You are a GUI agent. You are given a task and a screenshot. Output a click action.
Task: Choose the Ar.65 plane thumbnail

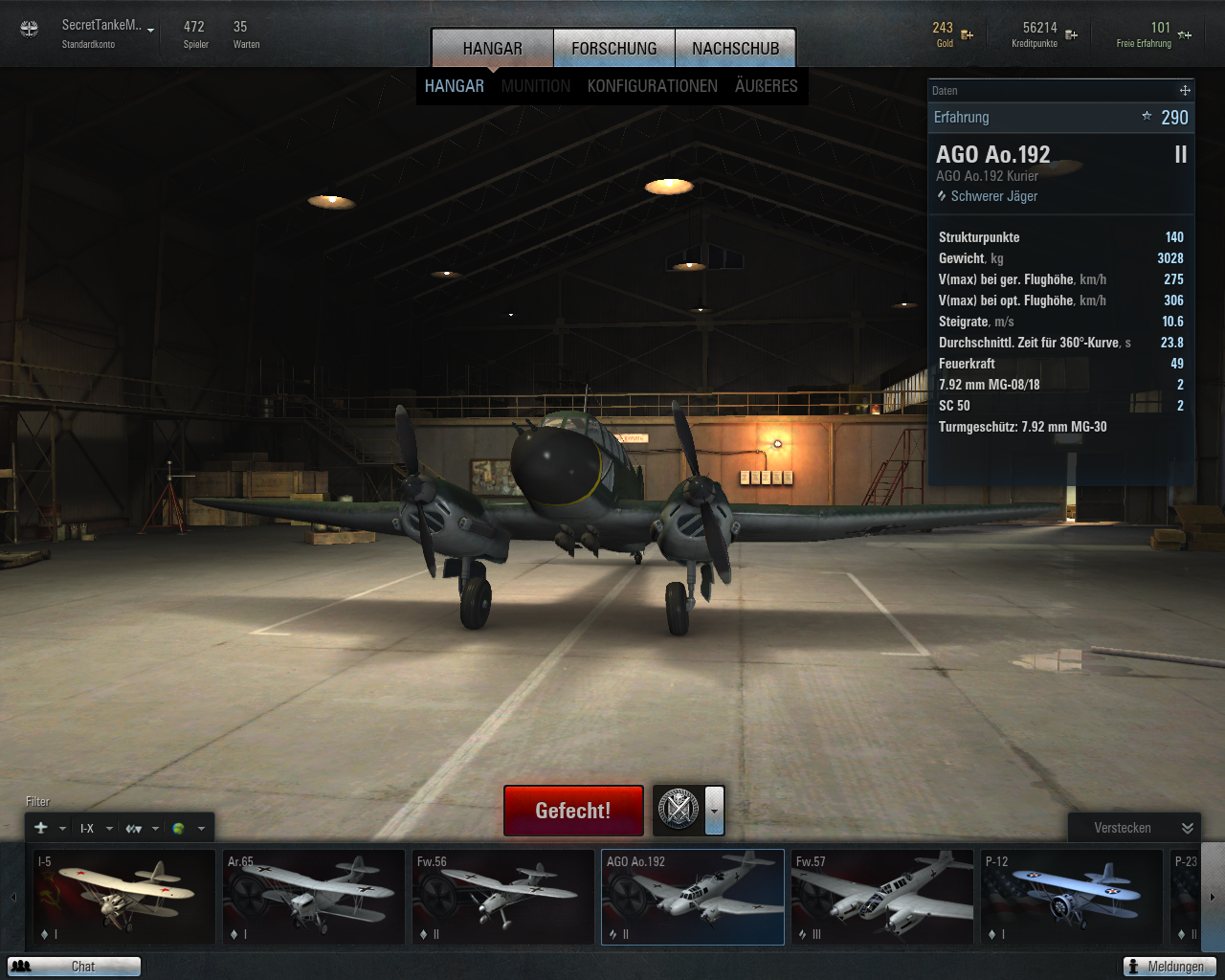tap(314, 897)
